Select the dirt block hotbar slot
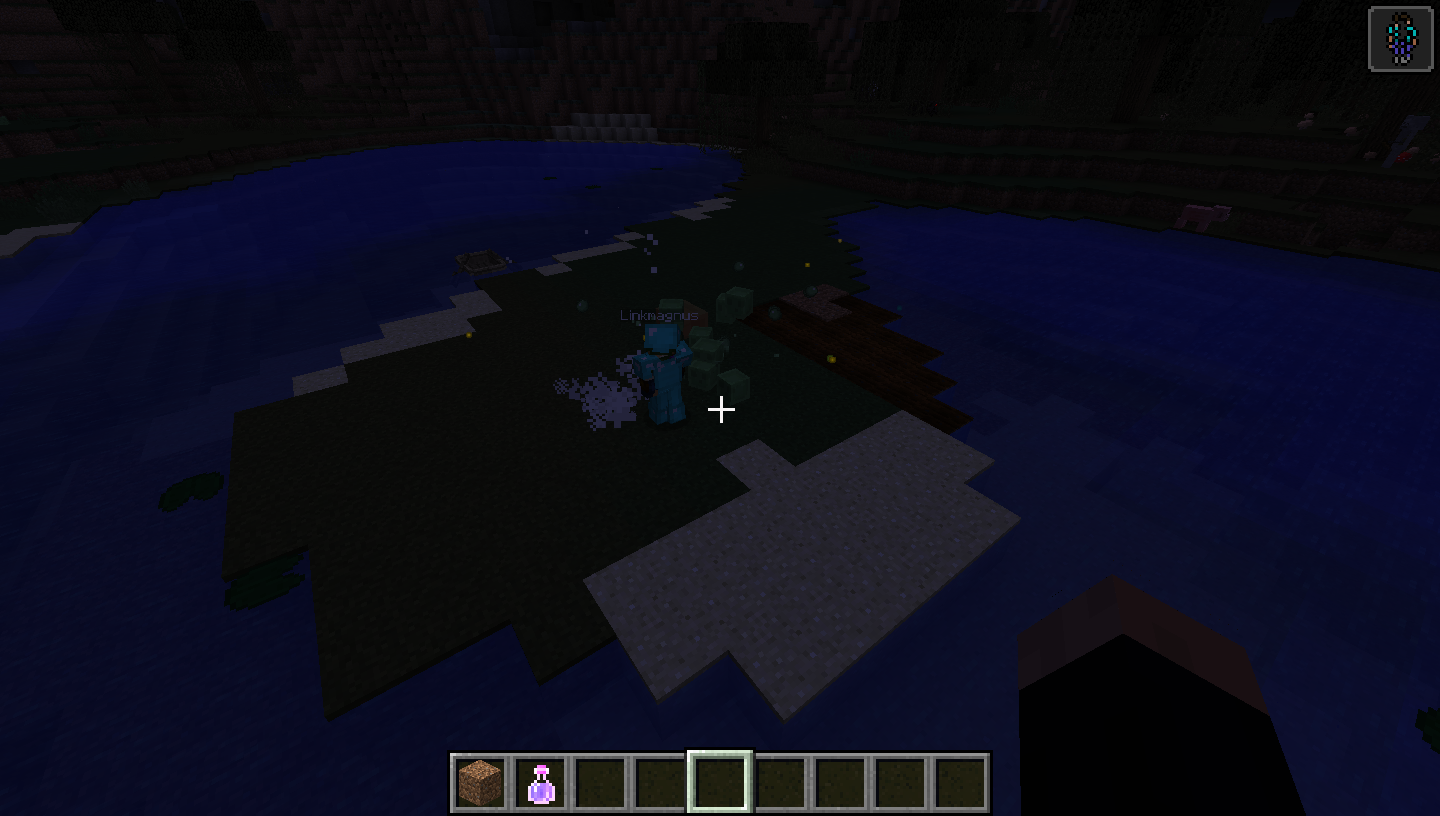 (x=480, y=782)
